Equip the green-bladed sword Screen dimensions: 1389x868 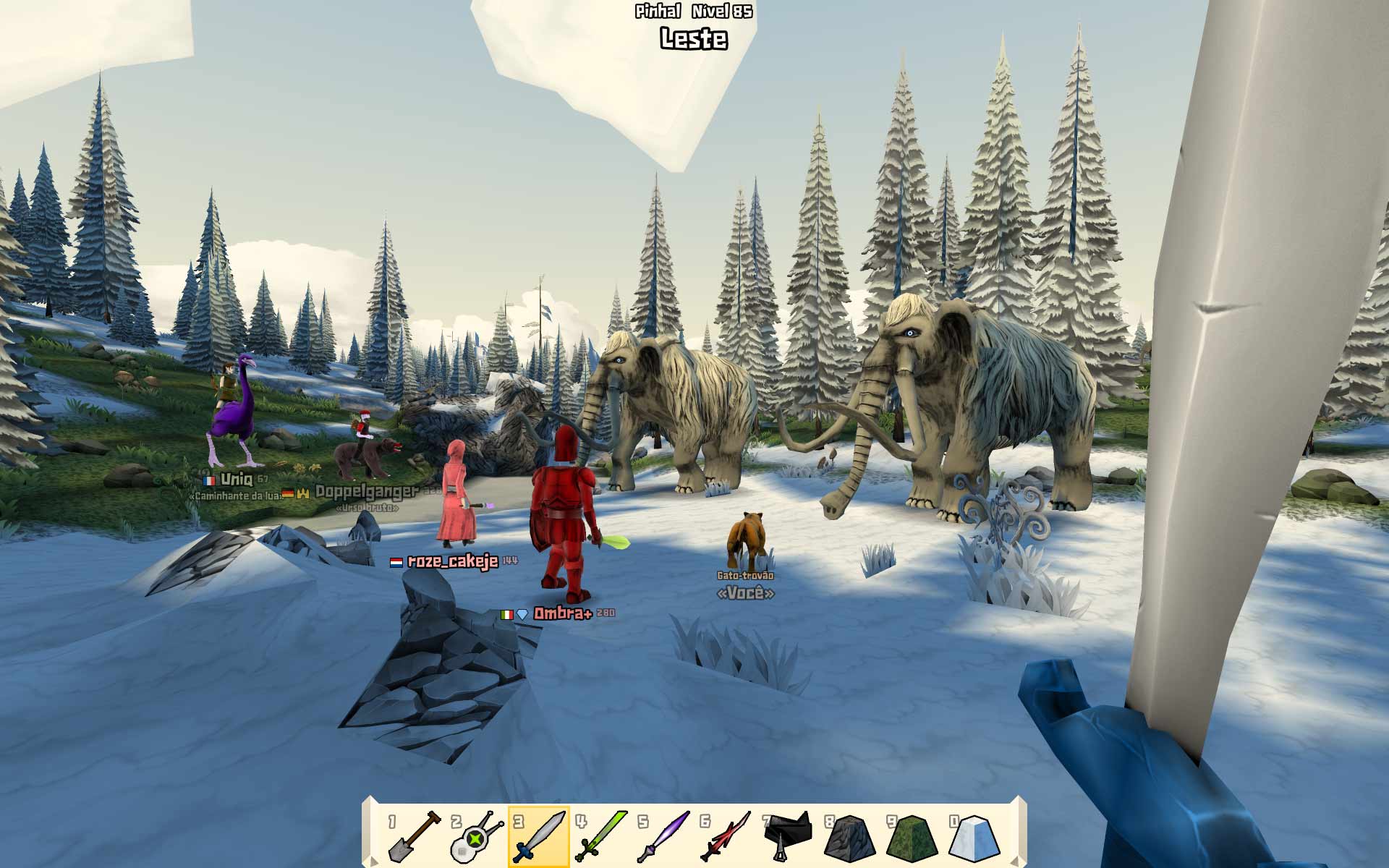(601, 836)
